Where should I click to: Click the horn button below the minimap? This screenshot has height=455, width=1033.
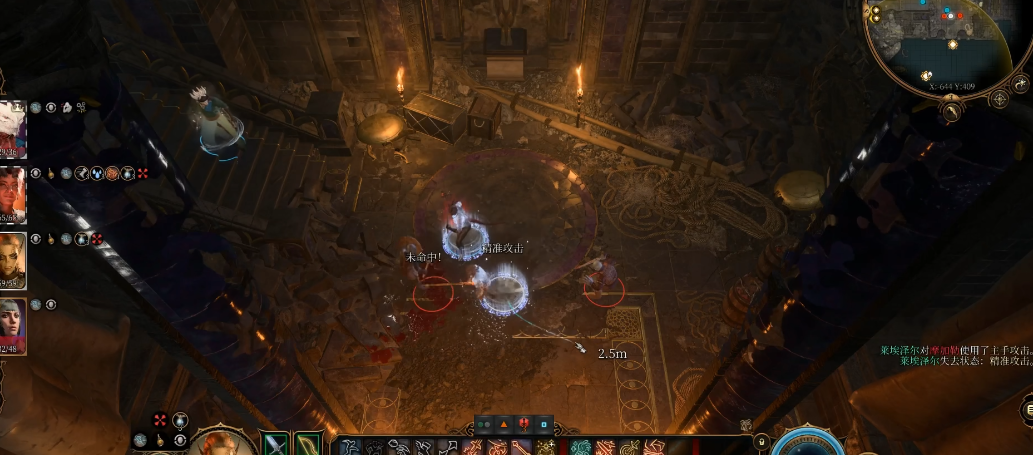coord(951,112)
